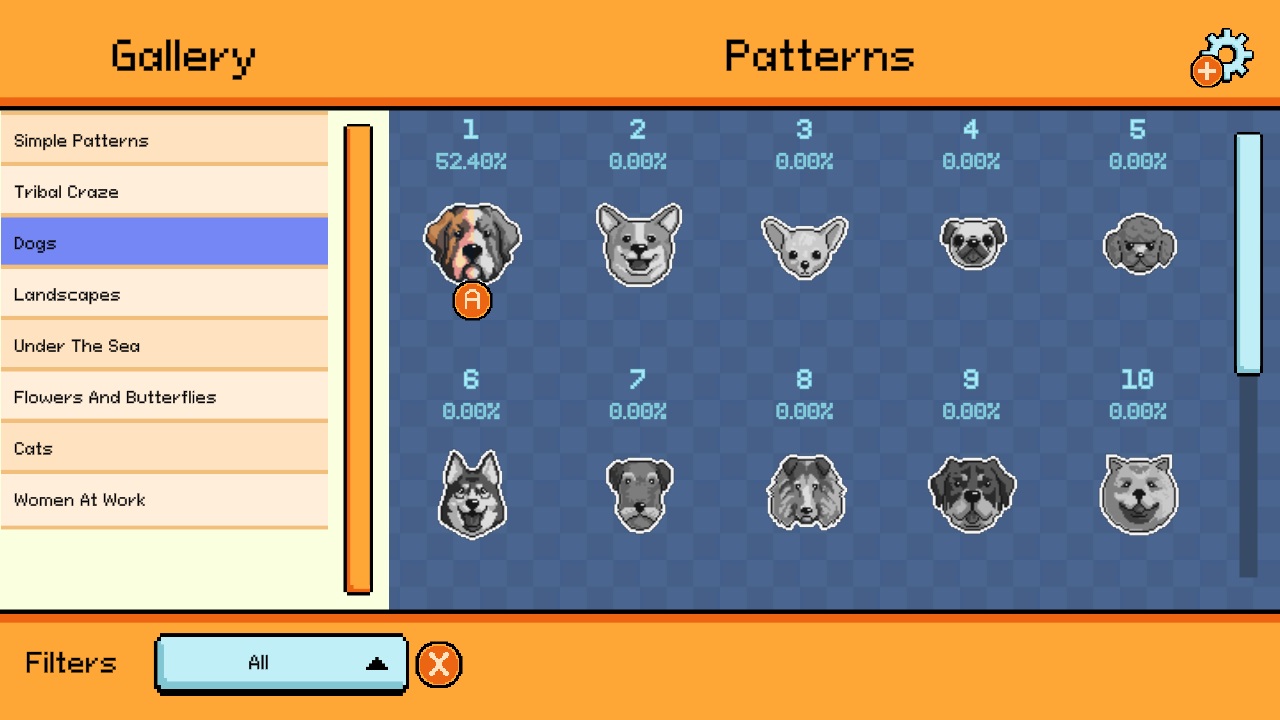Open the Shiba pattern numbered 10

1138,493
